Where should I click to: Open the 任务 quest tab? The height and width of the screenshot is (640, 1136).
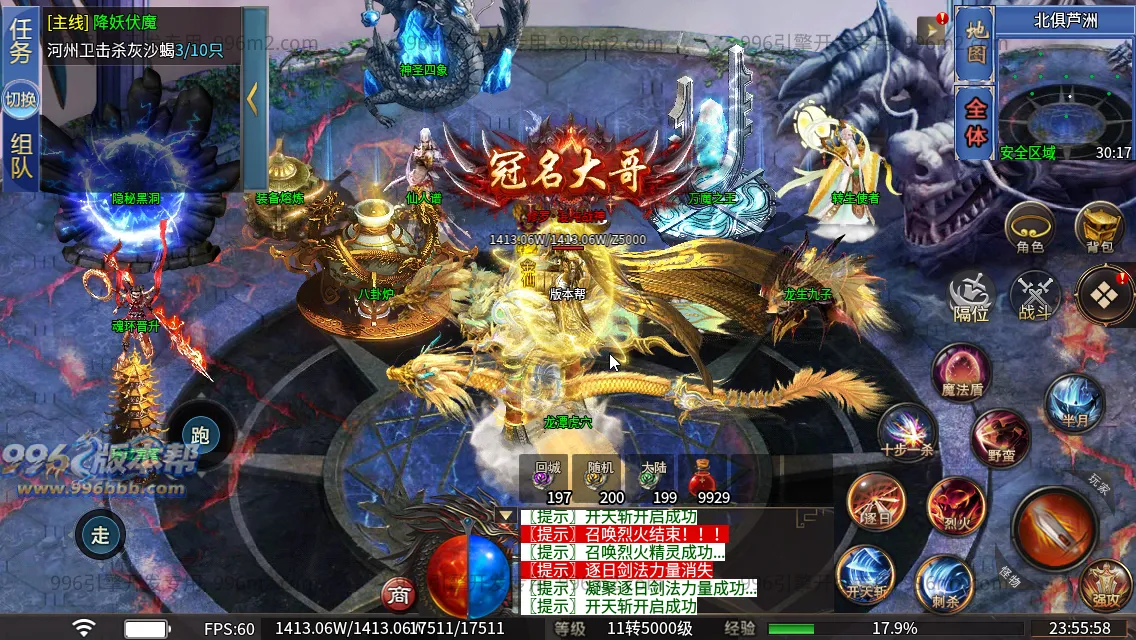click(x=20, y=41)
